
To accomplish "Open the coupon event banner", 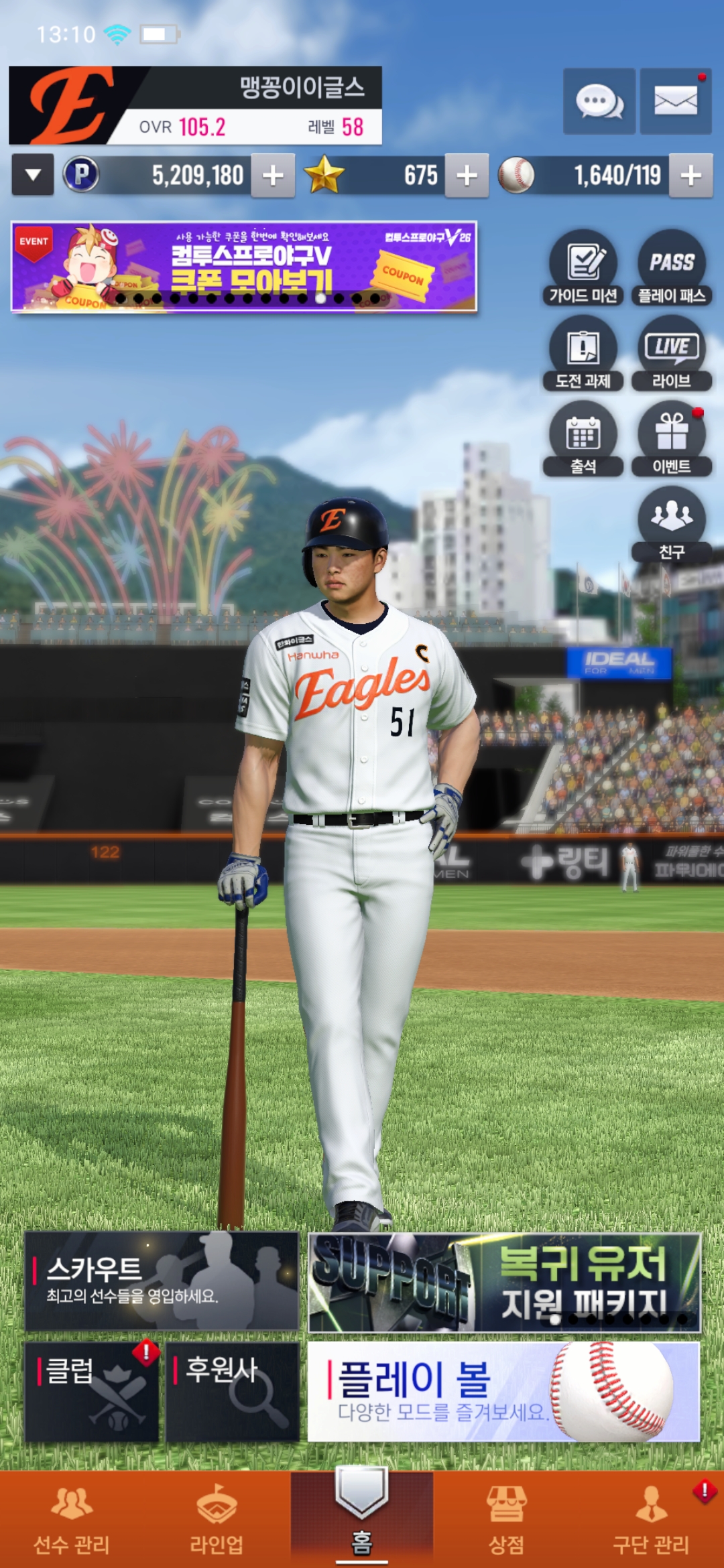I will point(244,267).
